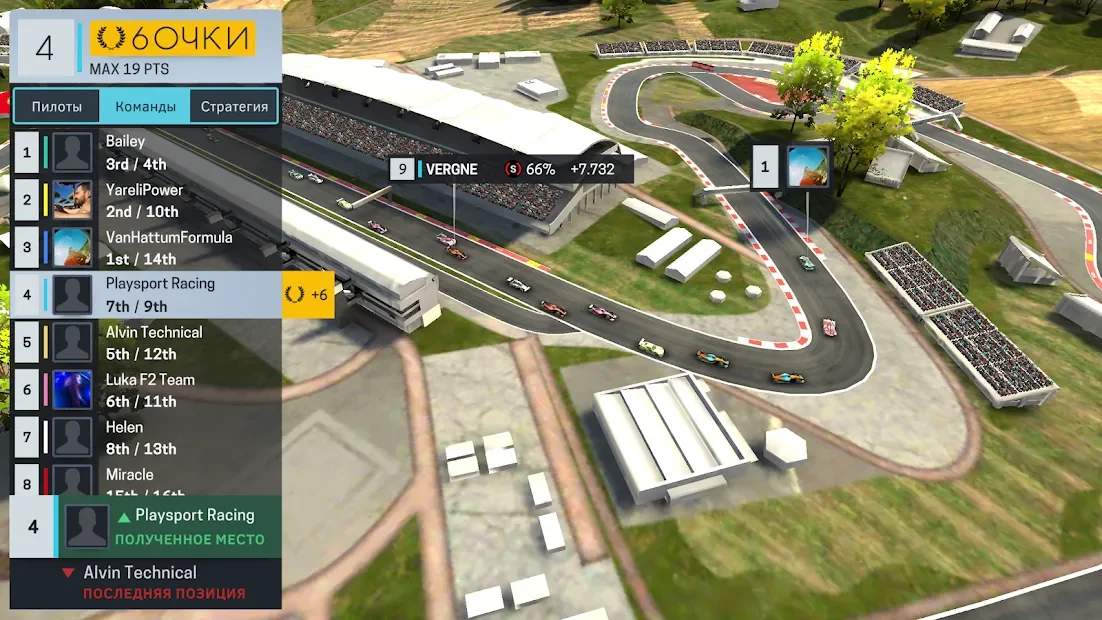The height and width of the screenshot is (620, 1102).
Task: Open the 6 ОЧКИ points banner
Action: (x=173, y=39)
